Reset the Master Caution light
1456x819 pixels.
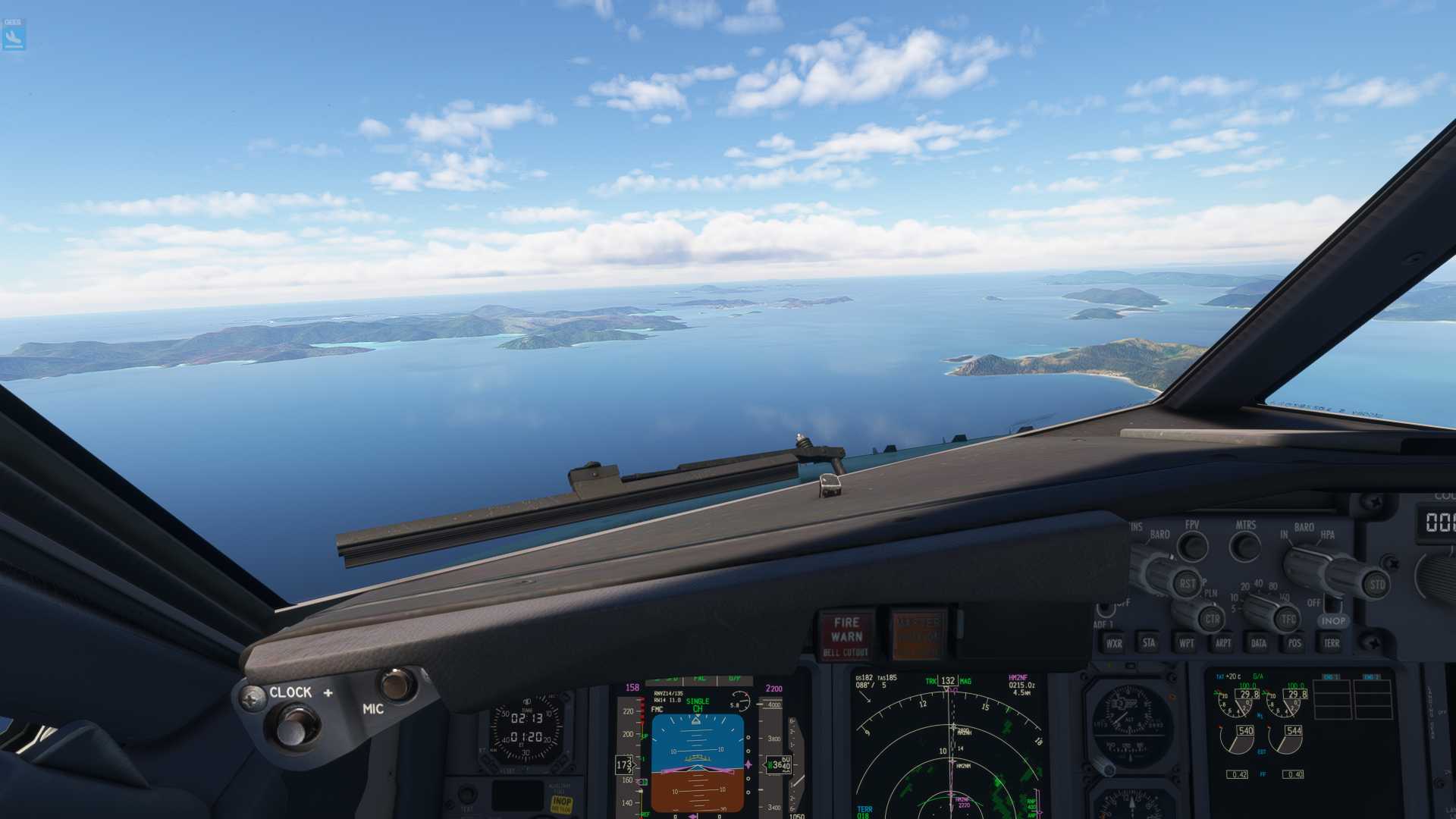point(918,635)
